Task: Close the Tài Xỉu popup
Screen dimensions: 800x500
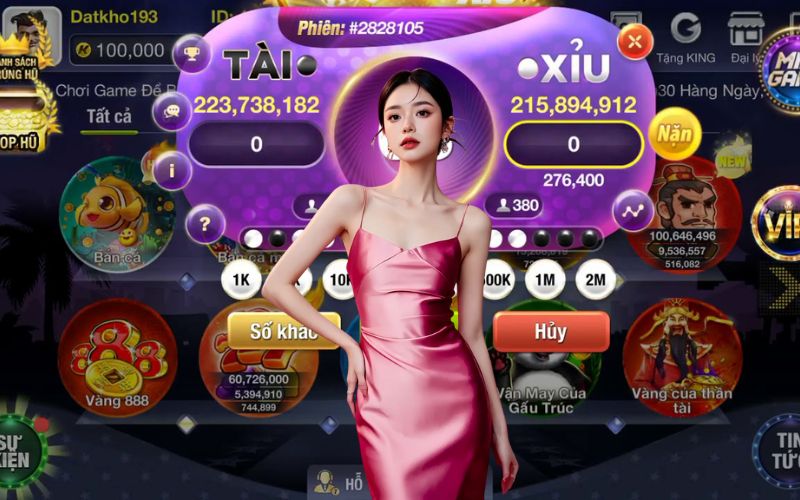Action: point(635,42)
